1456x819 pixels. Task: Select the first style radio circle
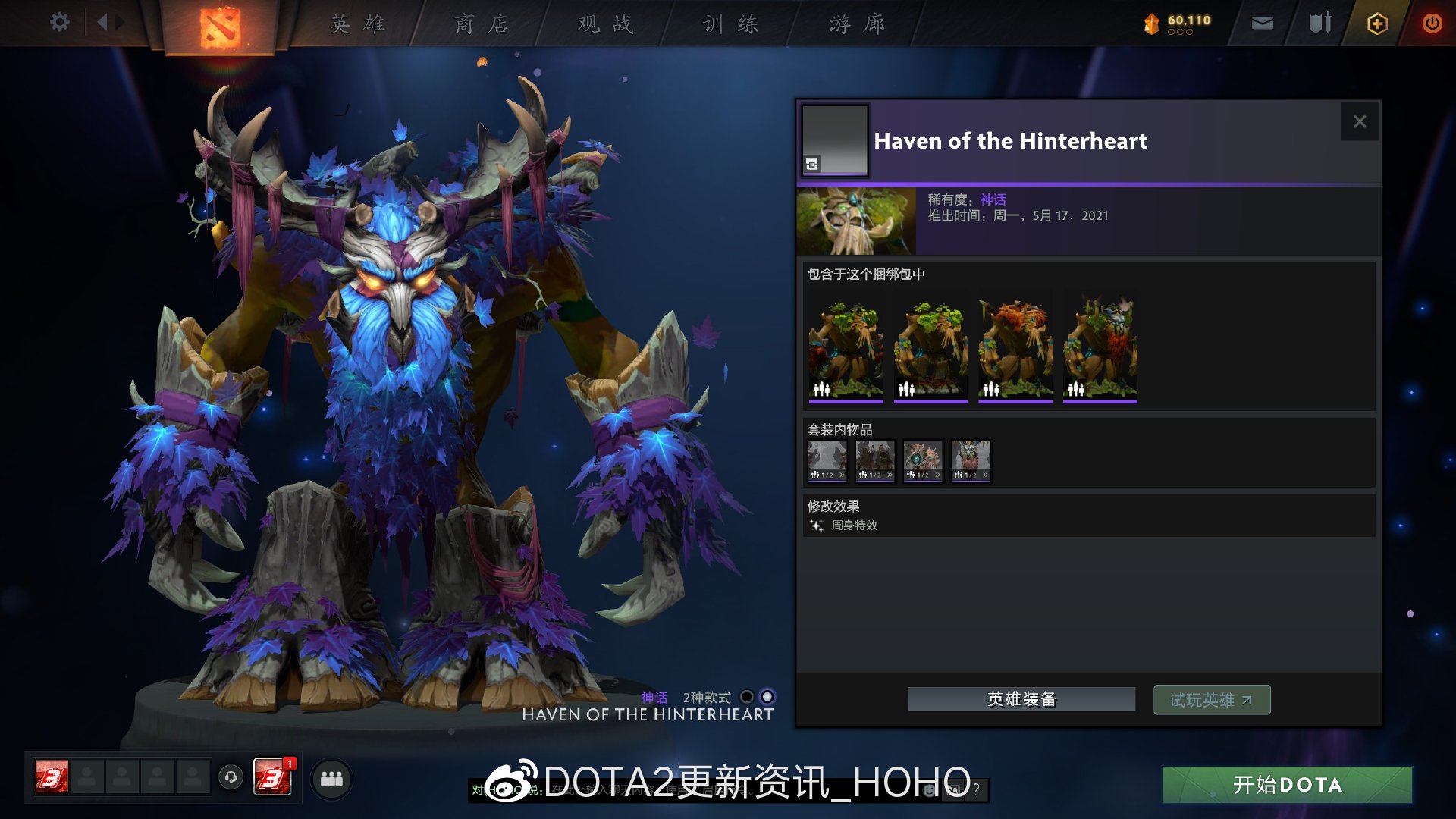click(746, 697)
